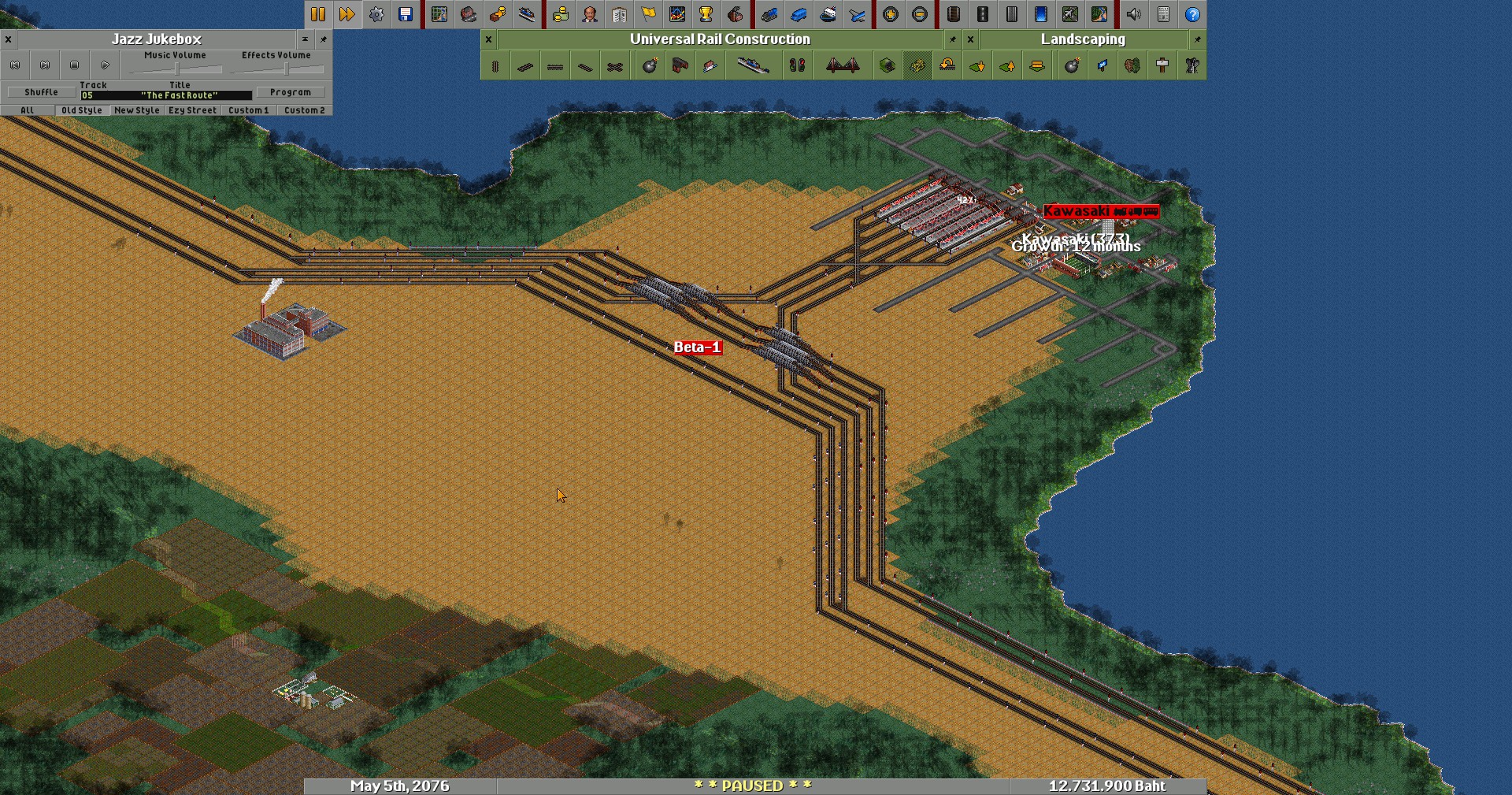Viewport: 1512px width, 795px height.
Task: Switch the playlist to New Style
Action: [136, 110]
